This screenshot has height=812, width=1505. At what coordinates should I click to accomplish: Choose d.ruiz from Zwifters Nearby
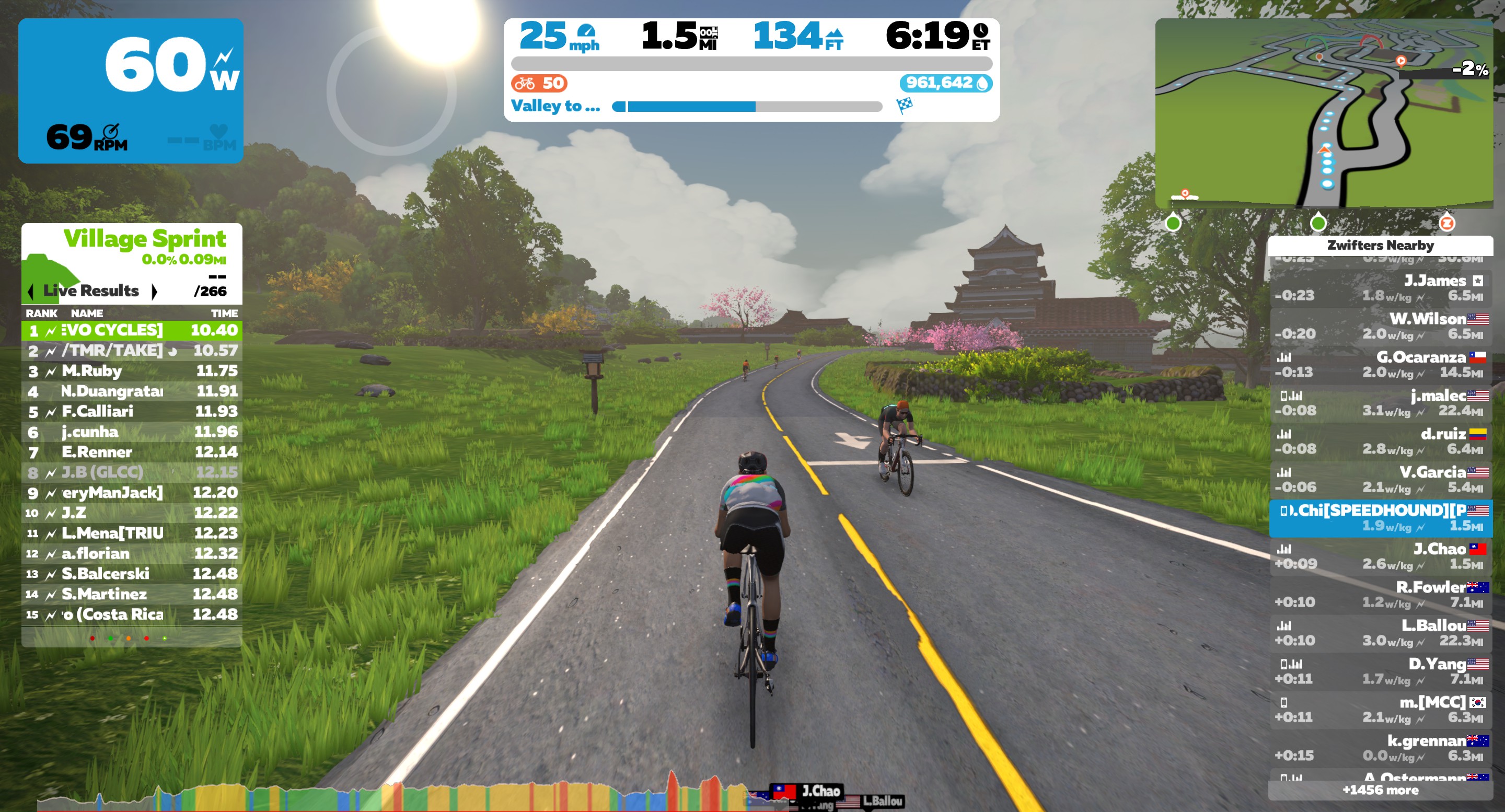coord(1381,442)
